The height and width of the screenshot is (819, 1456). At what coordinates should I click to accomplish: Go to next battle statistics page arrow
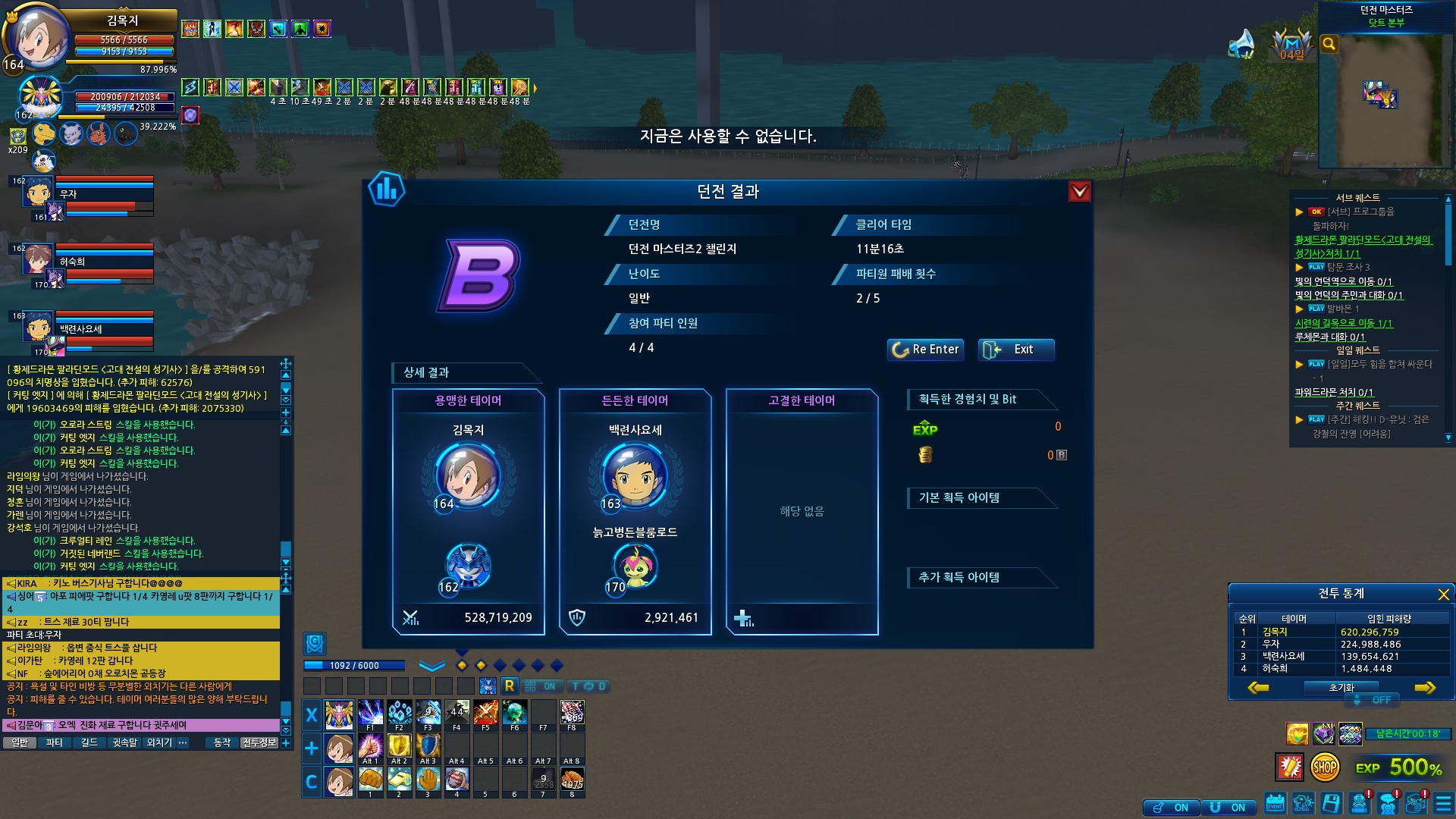click(x=1425, y=688)
